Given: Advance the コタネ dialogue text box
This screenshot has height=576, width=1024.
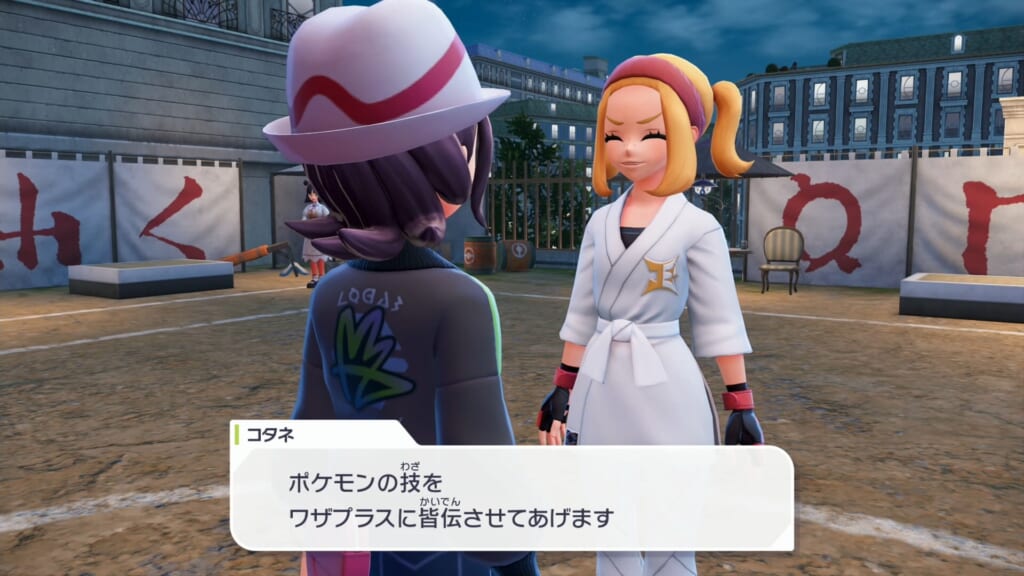Looking at the screenshot, I should [x=511, y=498].
